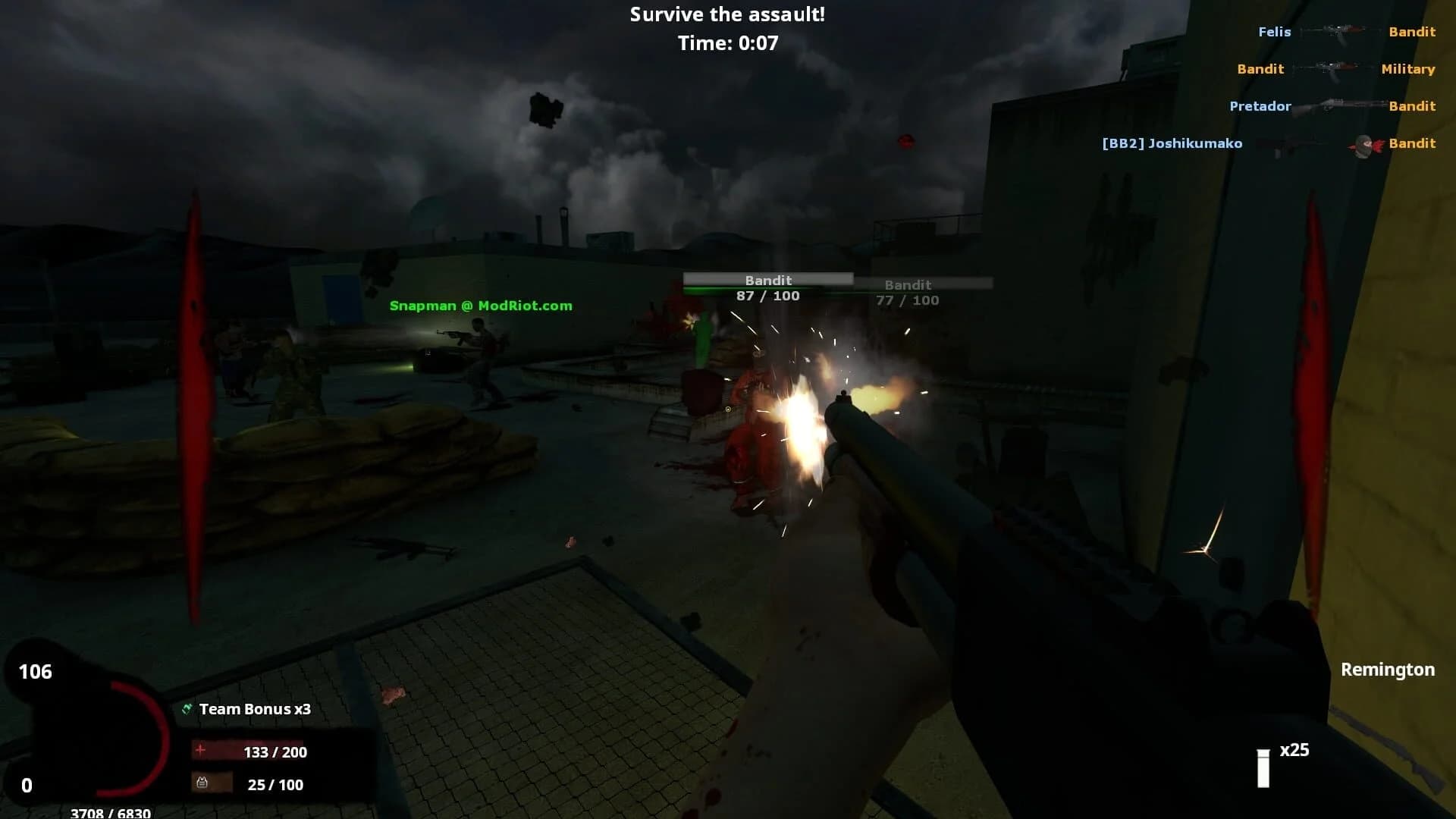Select the red health cross icon
The height and width of the screenshot is (819, 1456).
199,752
